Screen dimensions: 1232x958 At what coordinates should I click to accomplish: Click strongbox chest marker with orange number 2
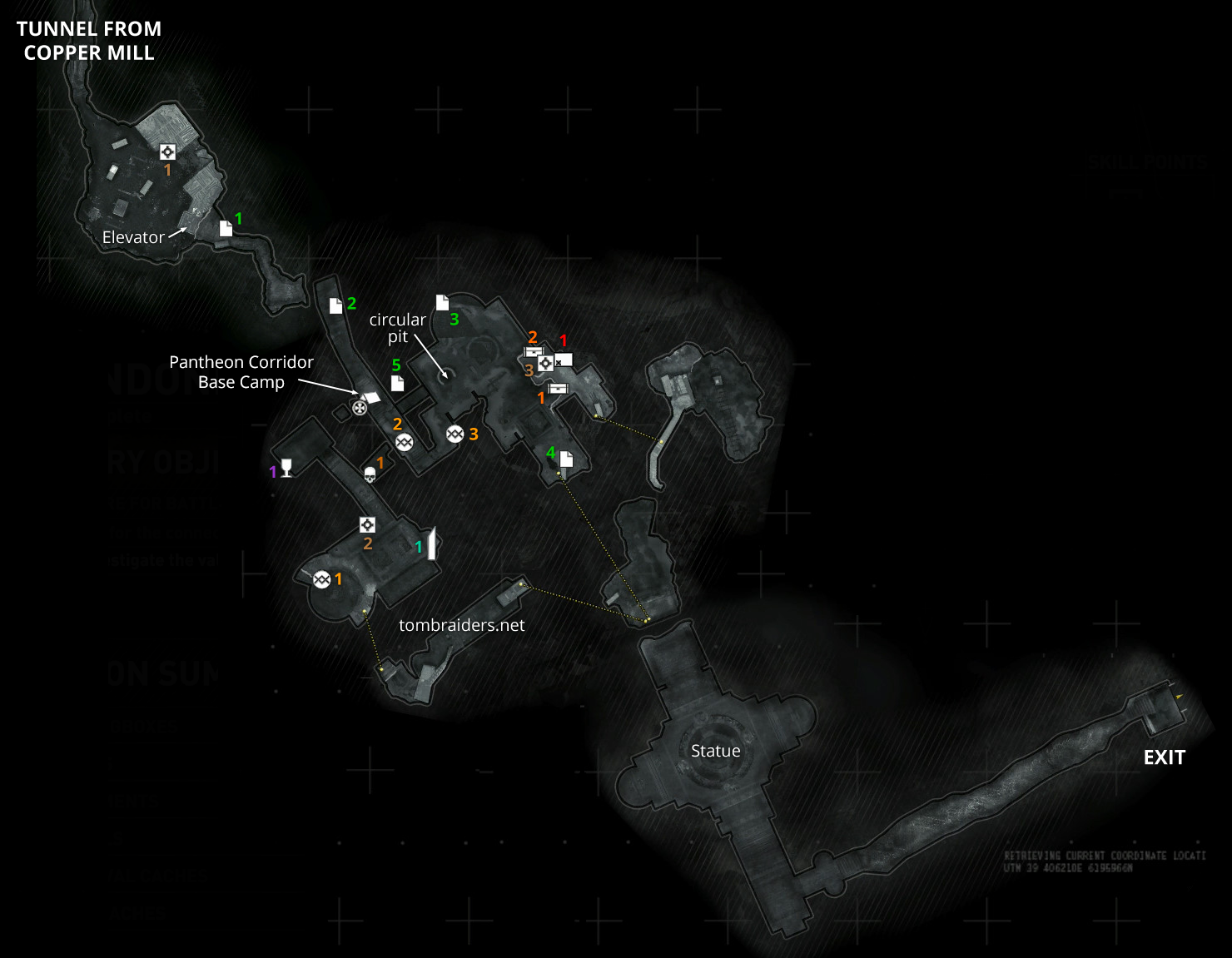[x=533, y=352]
